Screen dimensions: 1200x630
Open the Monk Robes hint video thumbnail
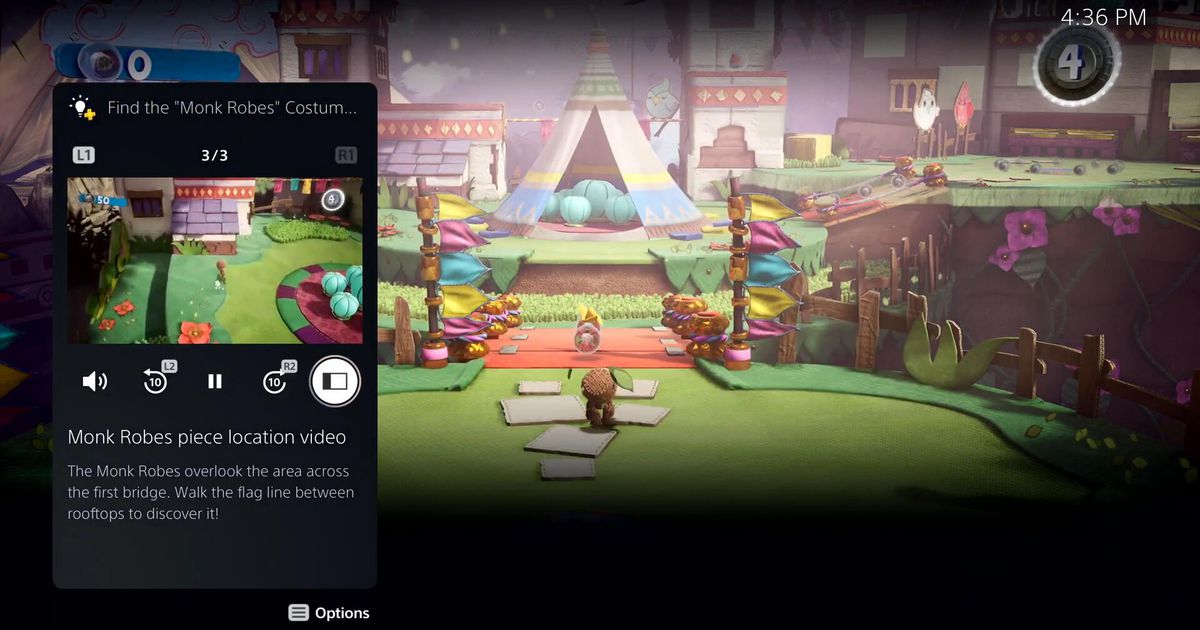pyautogui.click(x=215, y=261)
